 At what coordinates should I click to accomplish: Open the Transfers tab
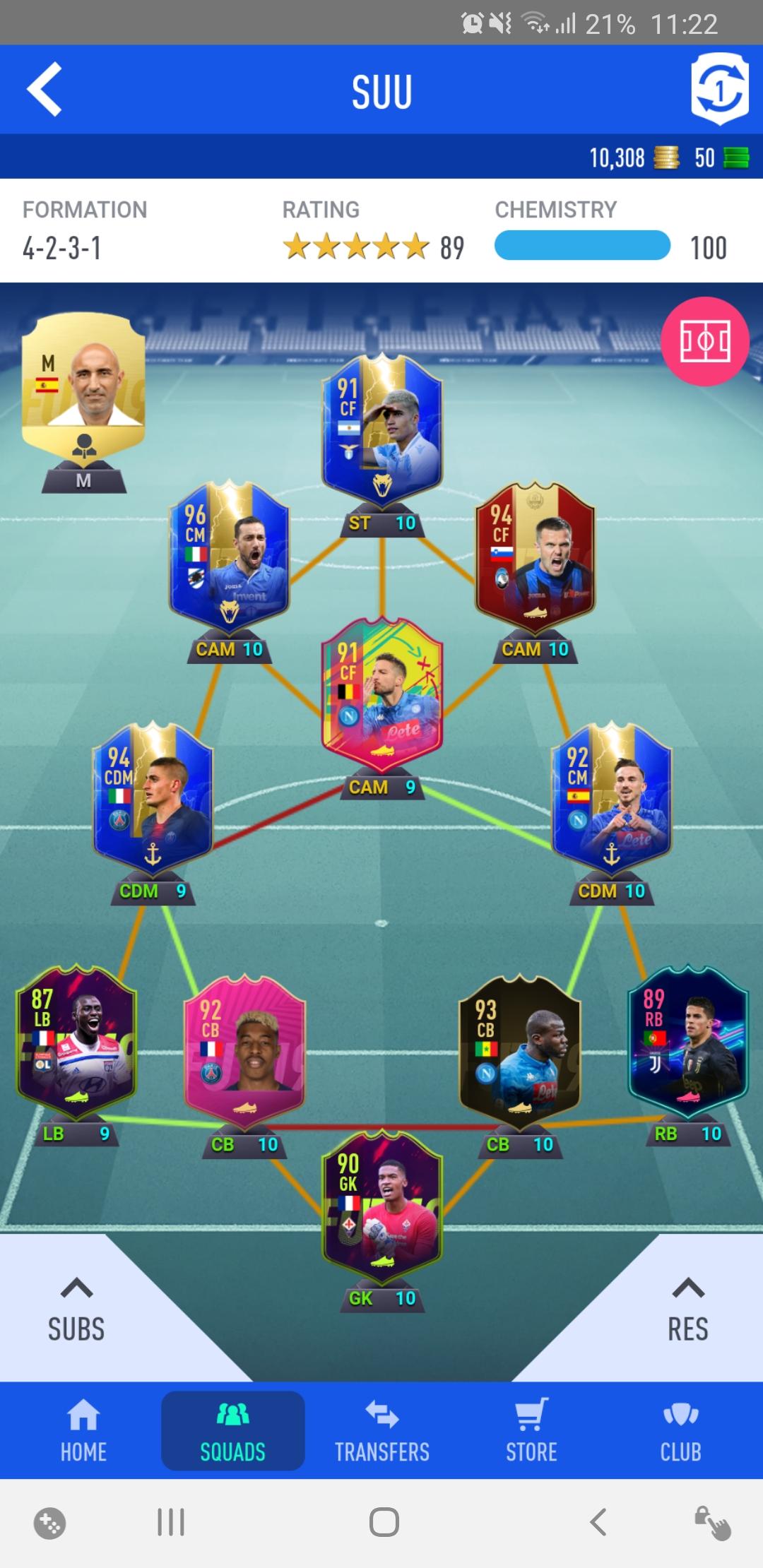pos(382,1431)
